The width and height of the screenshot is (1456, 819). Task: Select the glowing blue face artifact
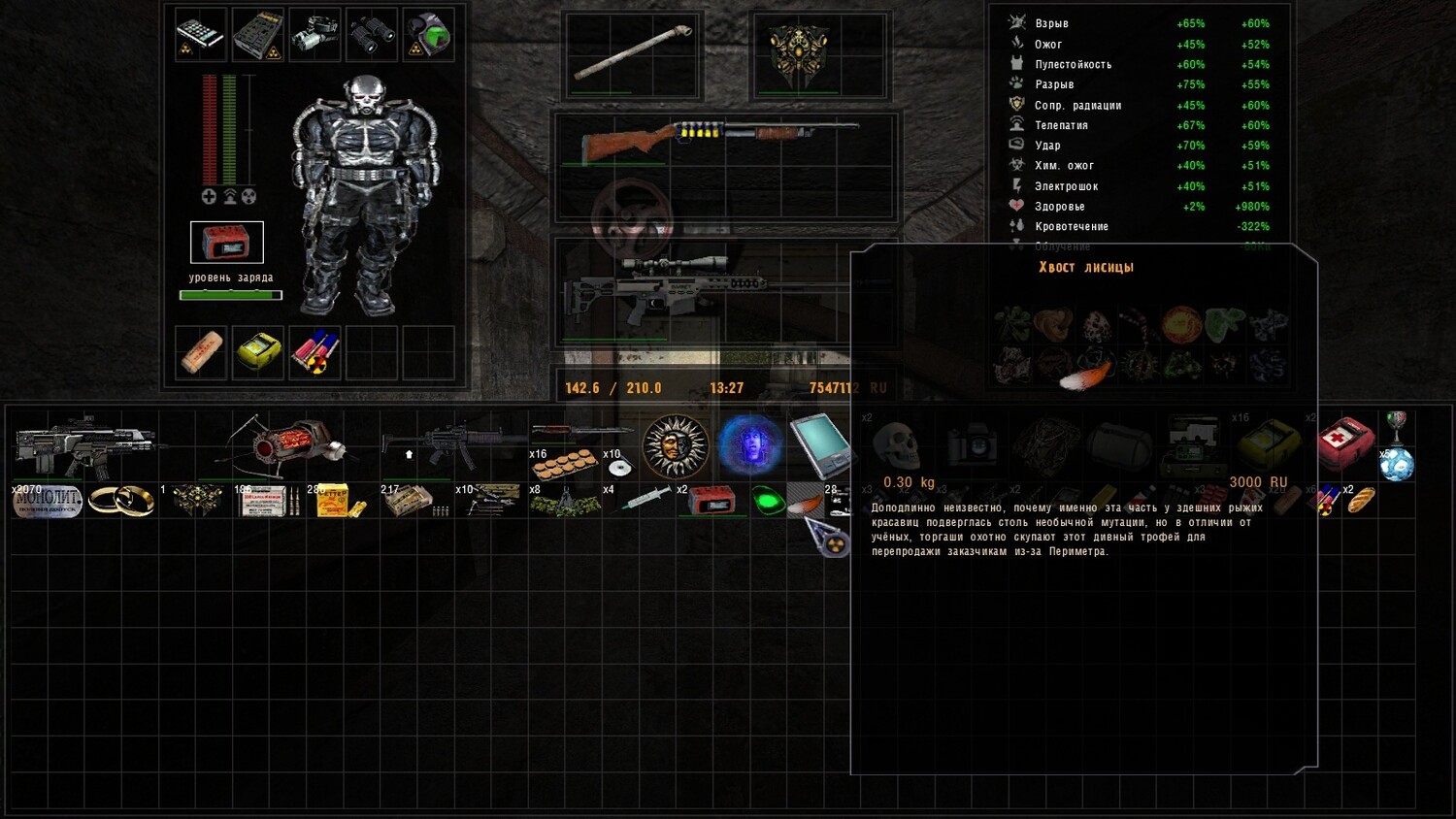tap(749, 446)
